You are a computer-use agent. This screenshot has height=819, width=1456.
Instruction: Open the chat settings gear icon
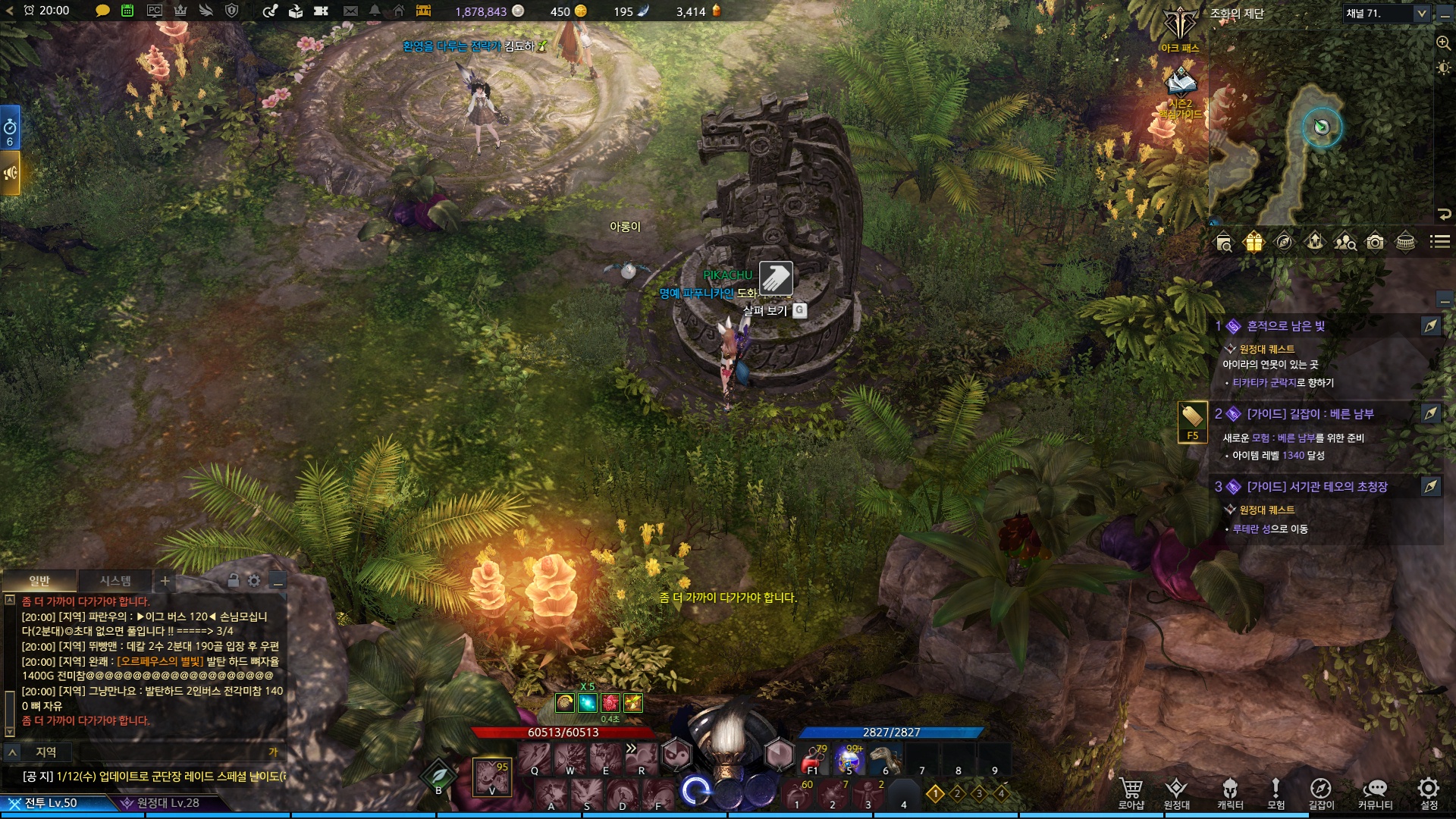[x=254, y=581]
